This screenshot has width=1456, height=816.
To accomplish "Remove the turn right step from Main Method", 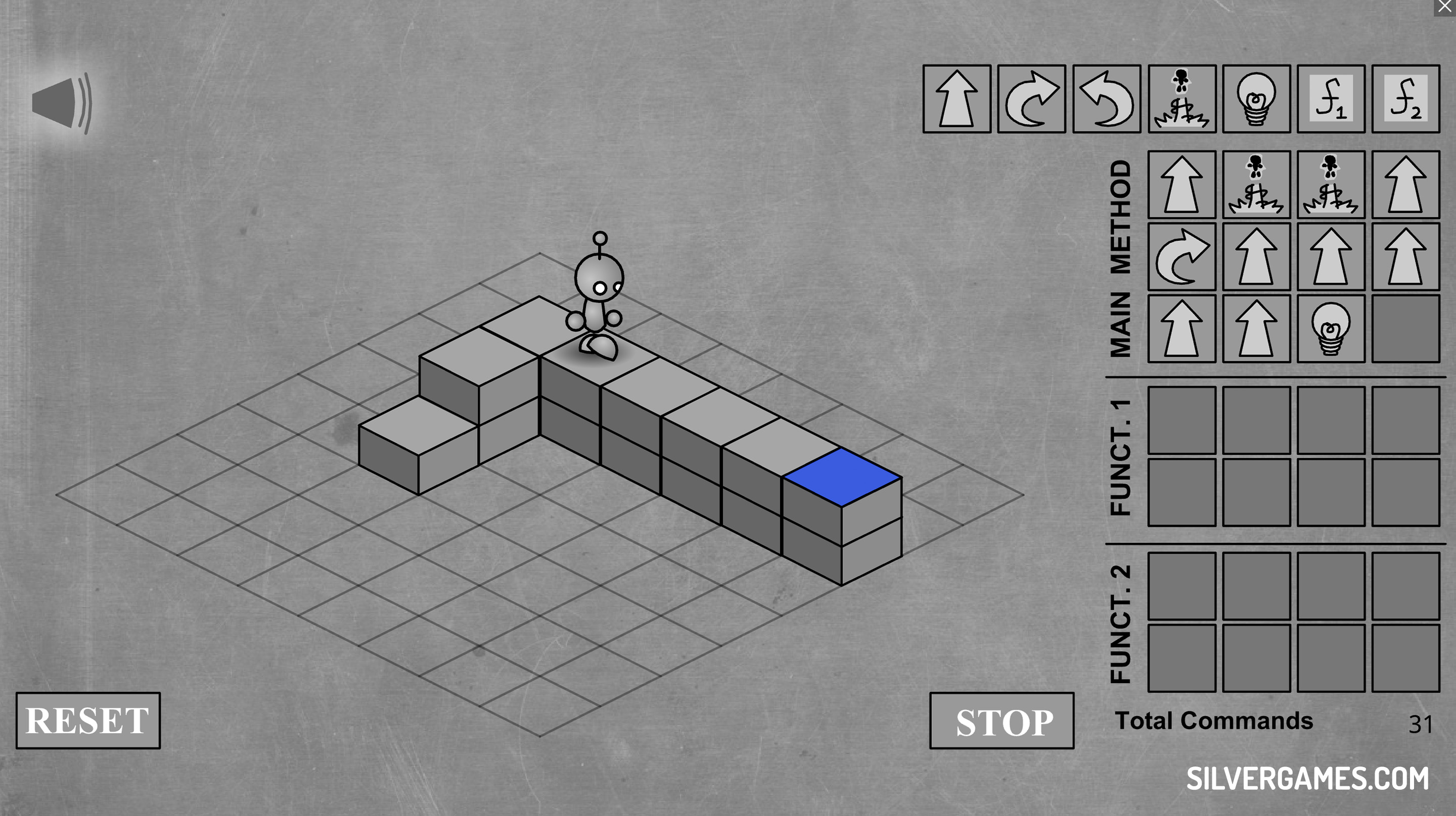I will pos(1182,257).
